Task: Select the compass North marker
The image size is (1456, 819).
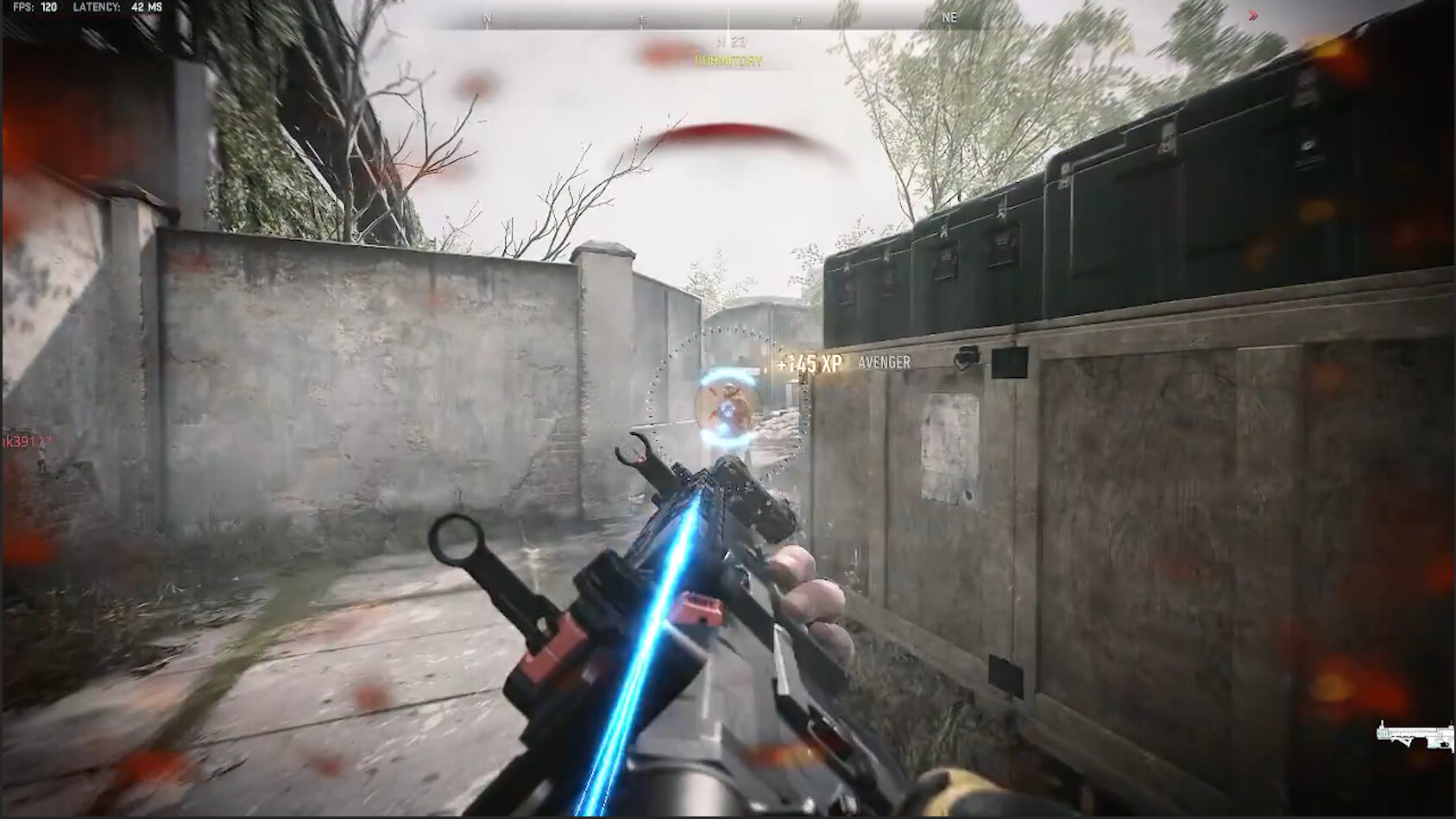Action: click(x=488, y=16)
